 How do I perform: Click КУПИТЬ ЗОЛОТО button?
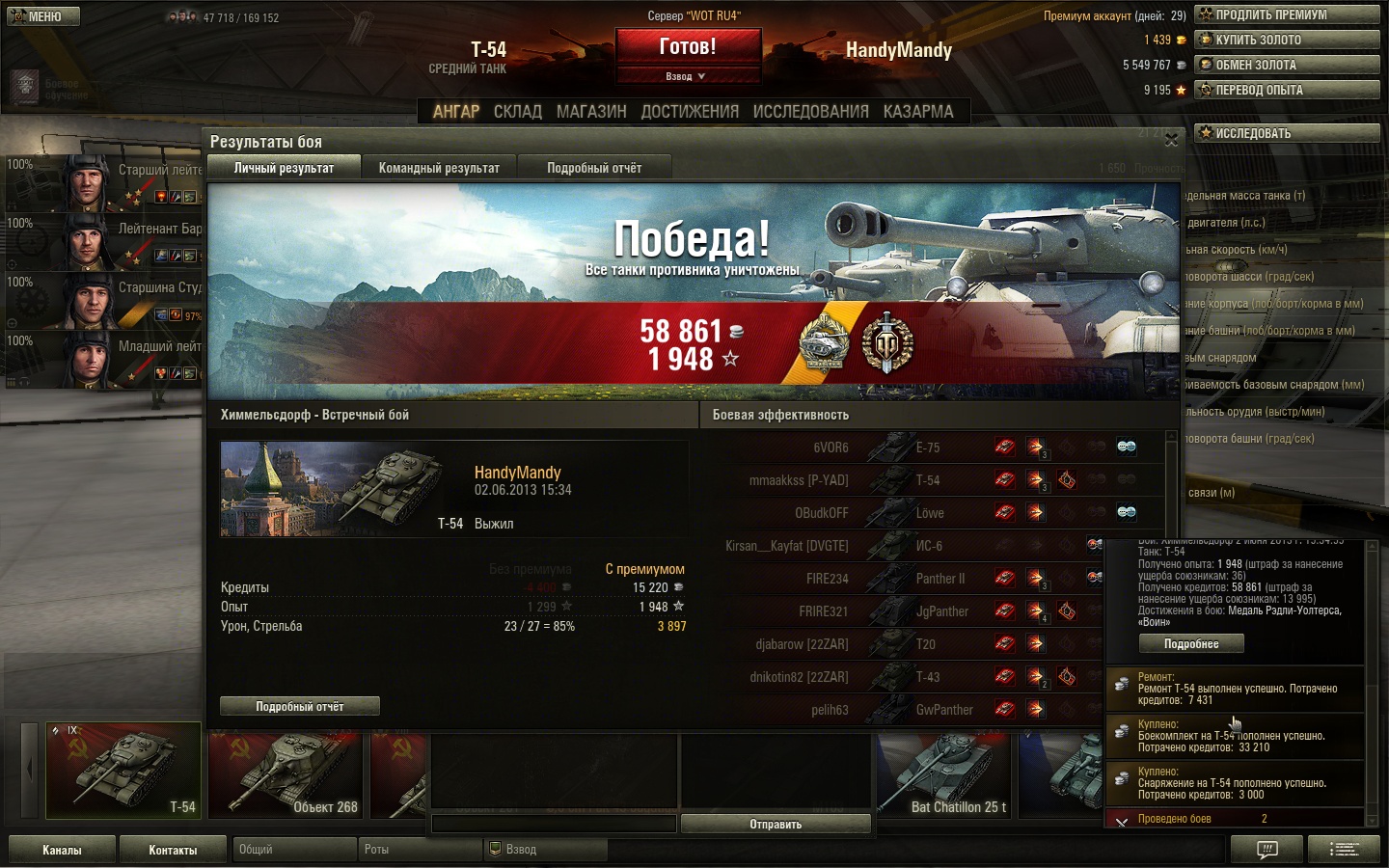pyautogui.click(x=1287, y=40)
